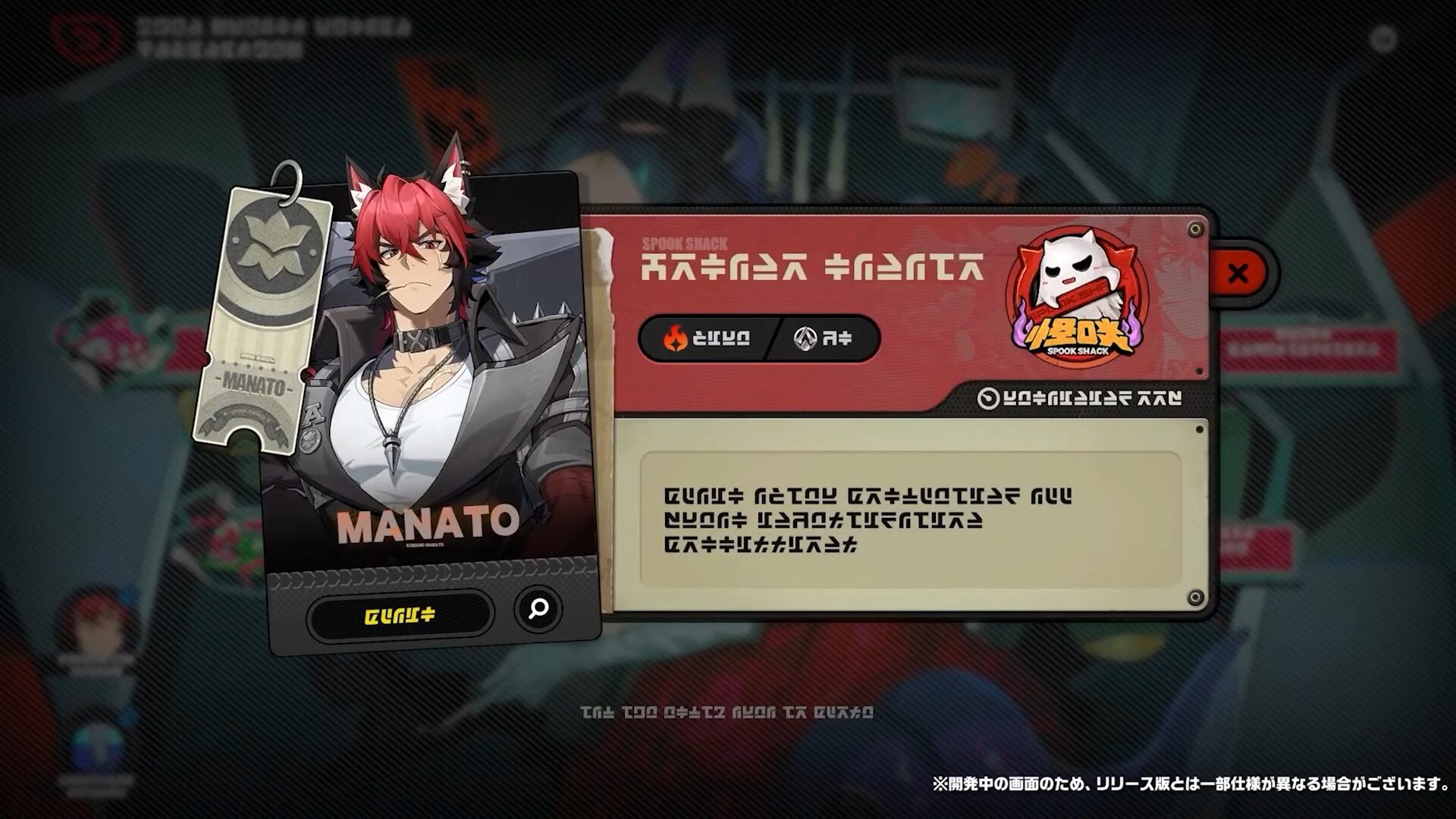Select the specialty tag beside the flame tag
This screenshot has height=819, width=1456.
tap(824, 338)
